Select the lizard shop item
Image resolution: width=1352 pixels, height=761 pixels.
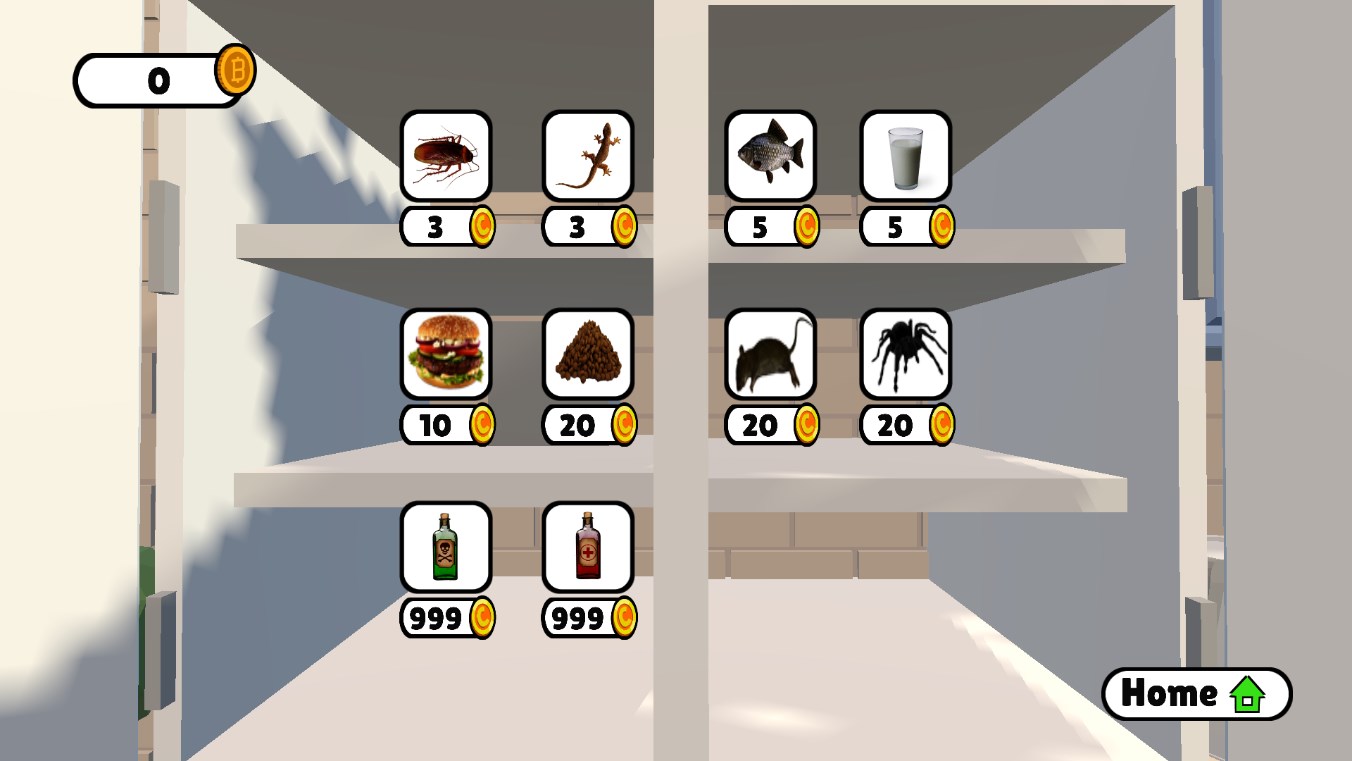point(588,156)
